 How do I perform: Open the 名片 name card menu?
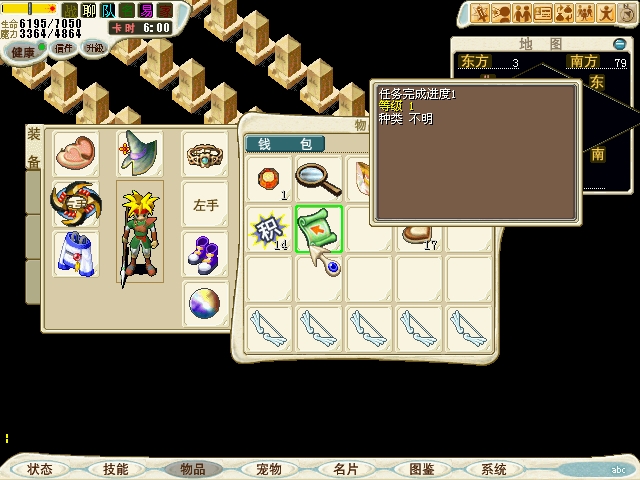pos(345,469)
